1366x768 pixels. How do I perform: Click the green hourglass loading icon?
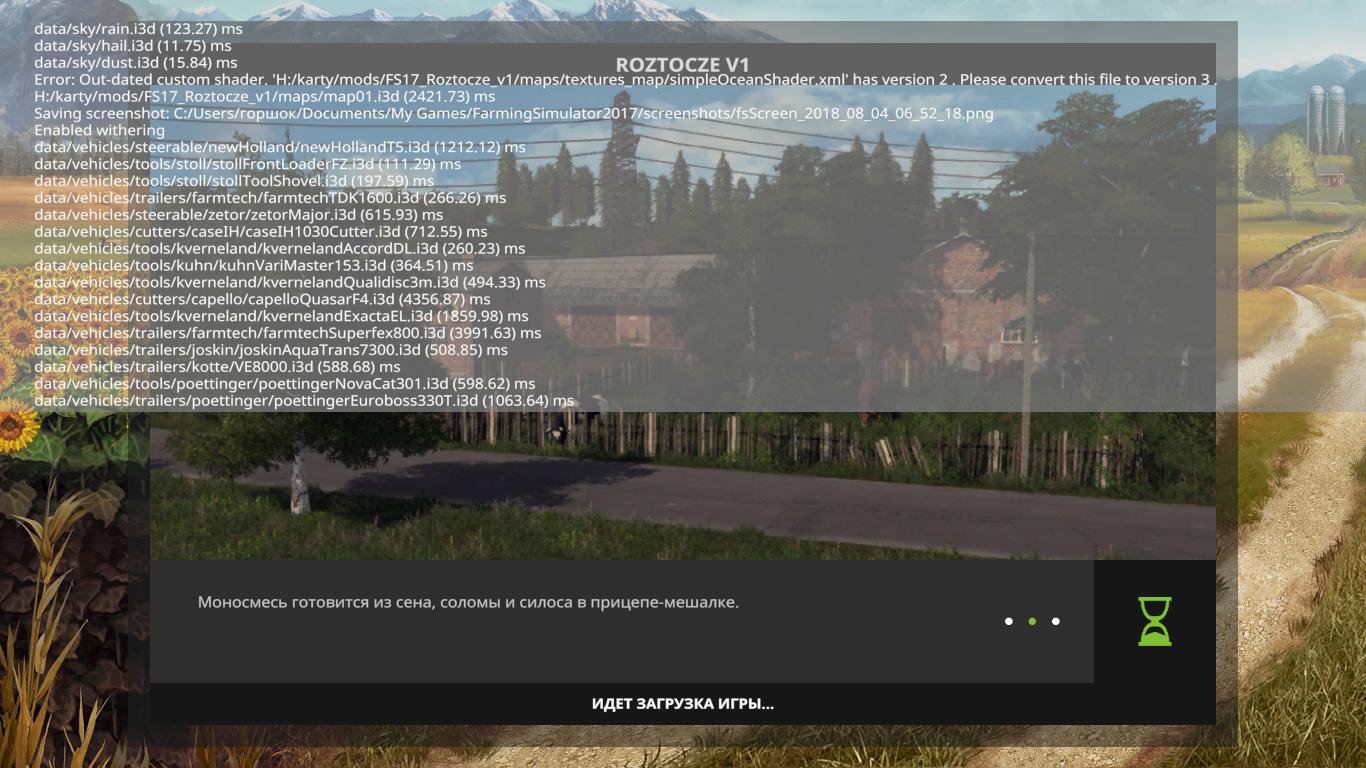pyautogui.click(x=1154, y=621)
